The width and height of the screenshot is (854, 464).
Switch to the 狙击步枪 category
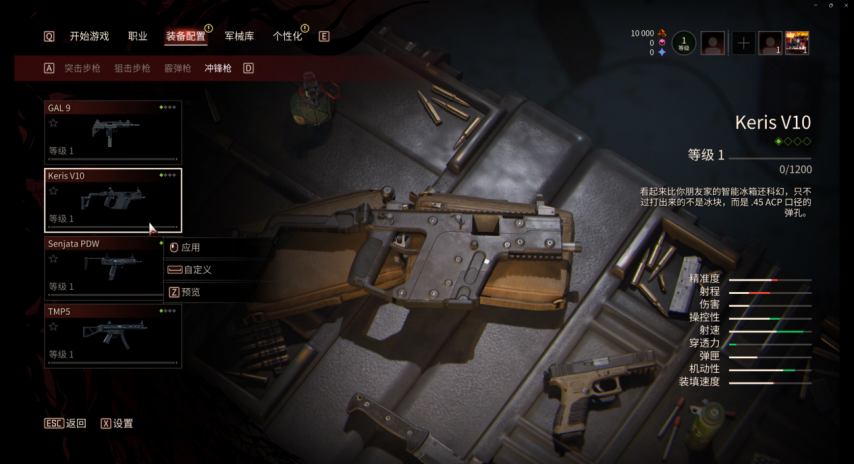point(132,69)
